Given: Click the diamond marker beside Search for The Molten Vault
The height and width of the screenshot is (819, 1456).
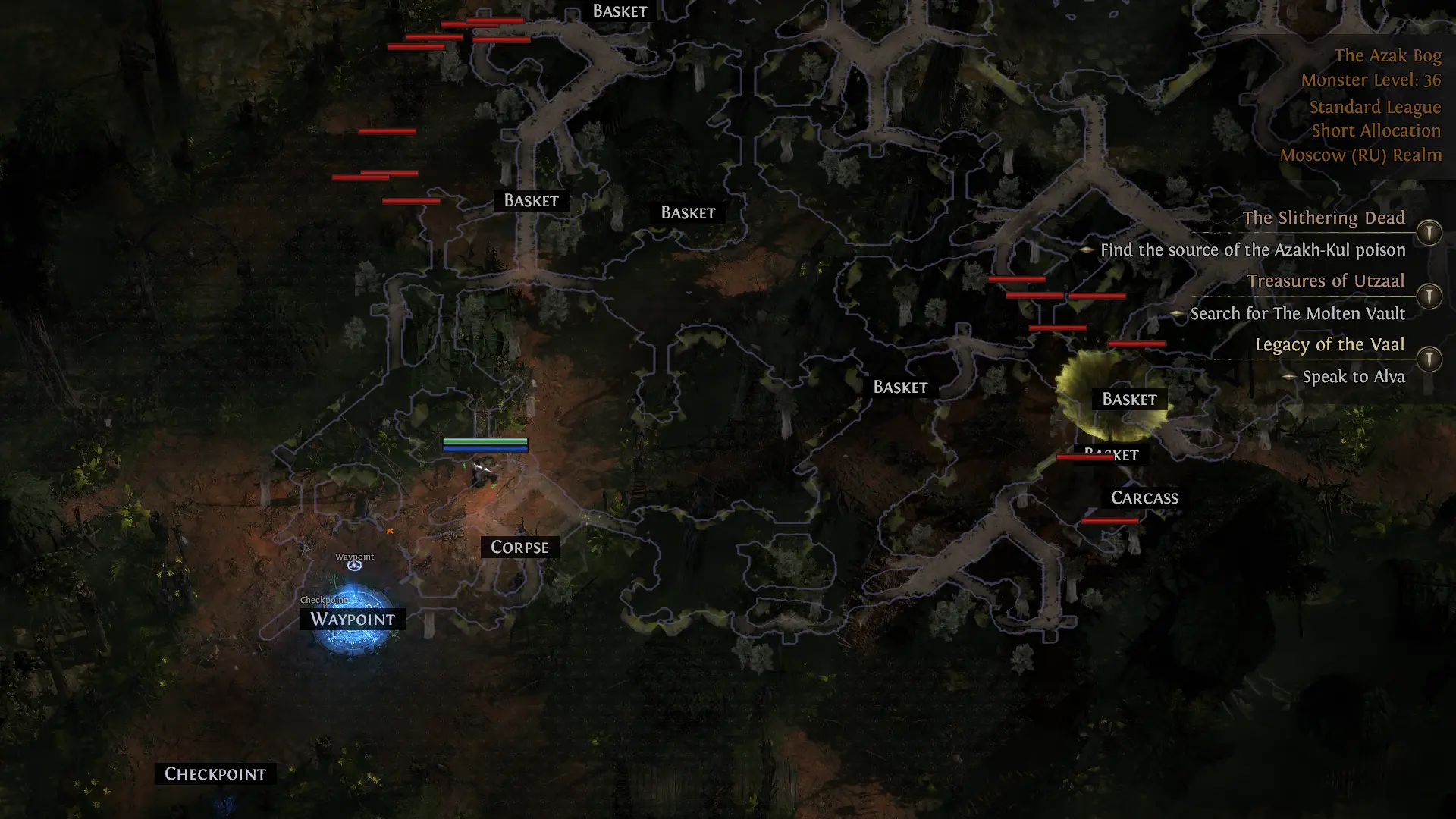Looking at the screenshot, I should click(x=1178, y=313).
